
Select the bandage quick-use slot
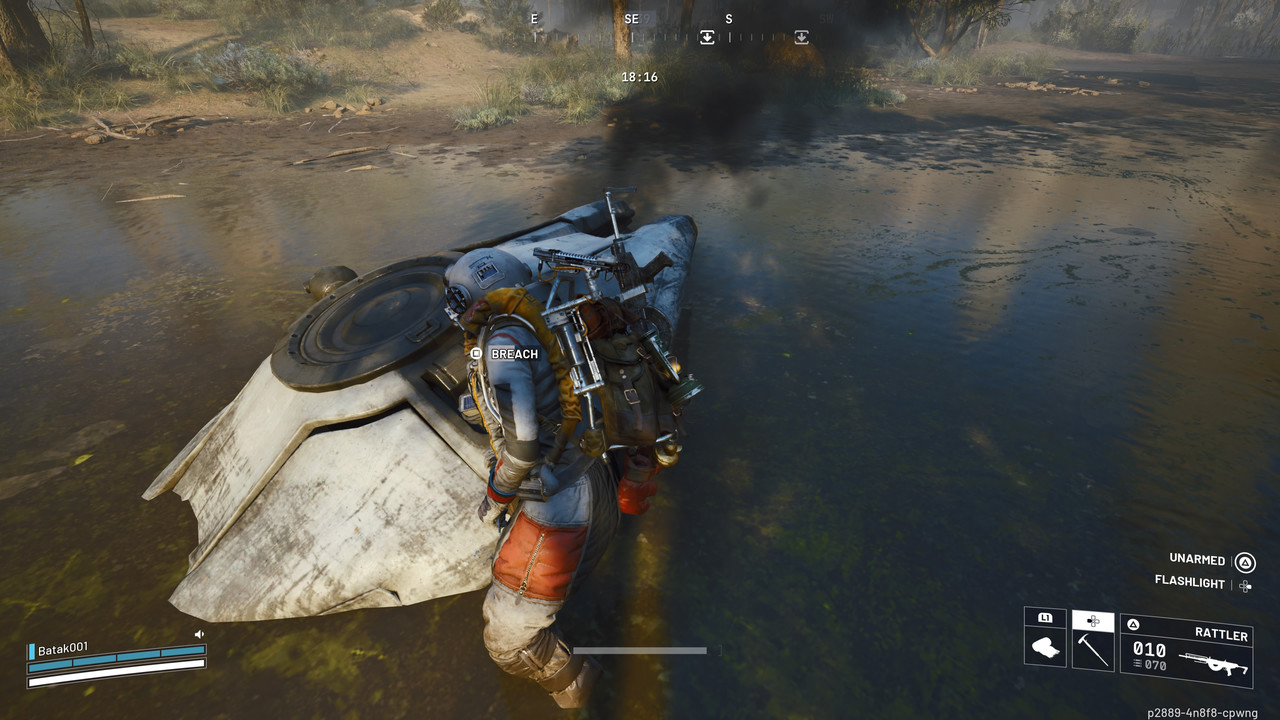(1045, 647)
